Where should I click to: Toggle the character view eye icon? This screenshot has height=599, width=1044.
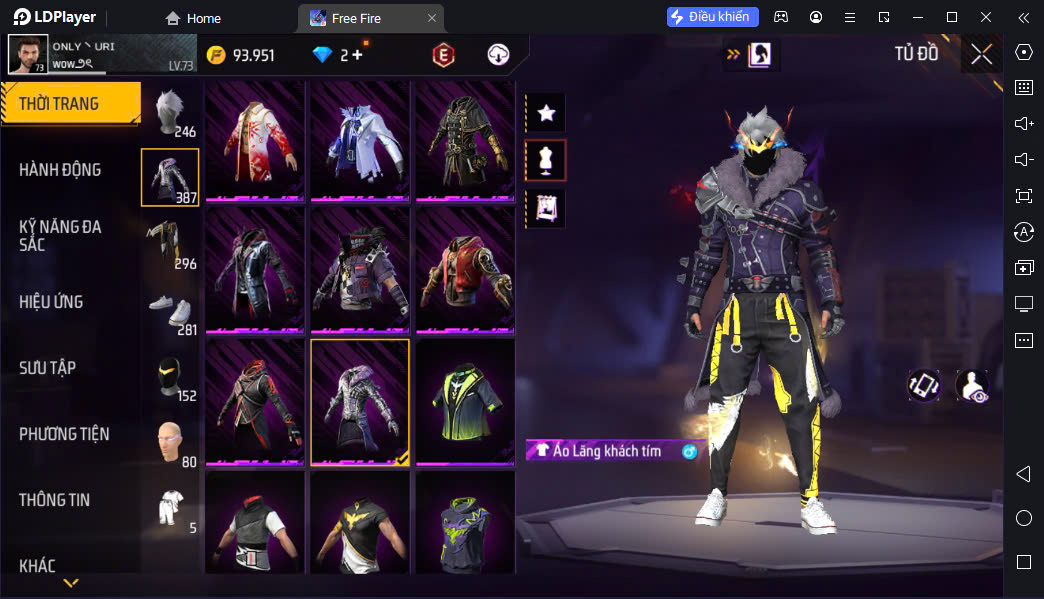(x=972, y=386)
